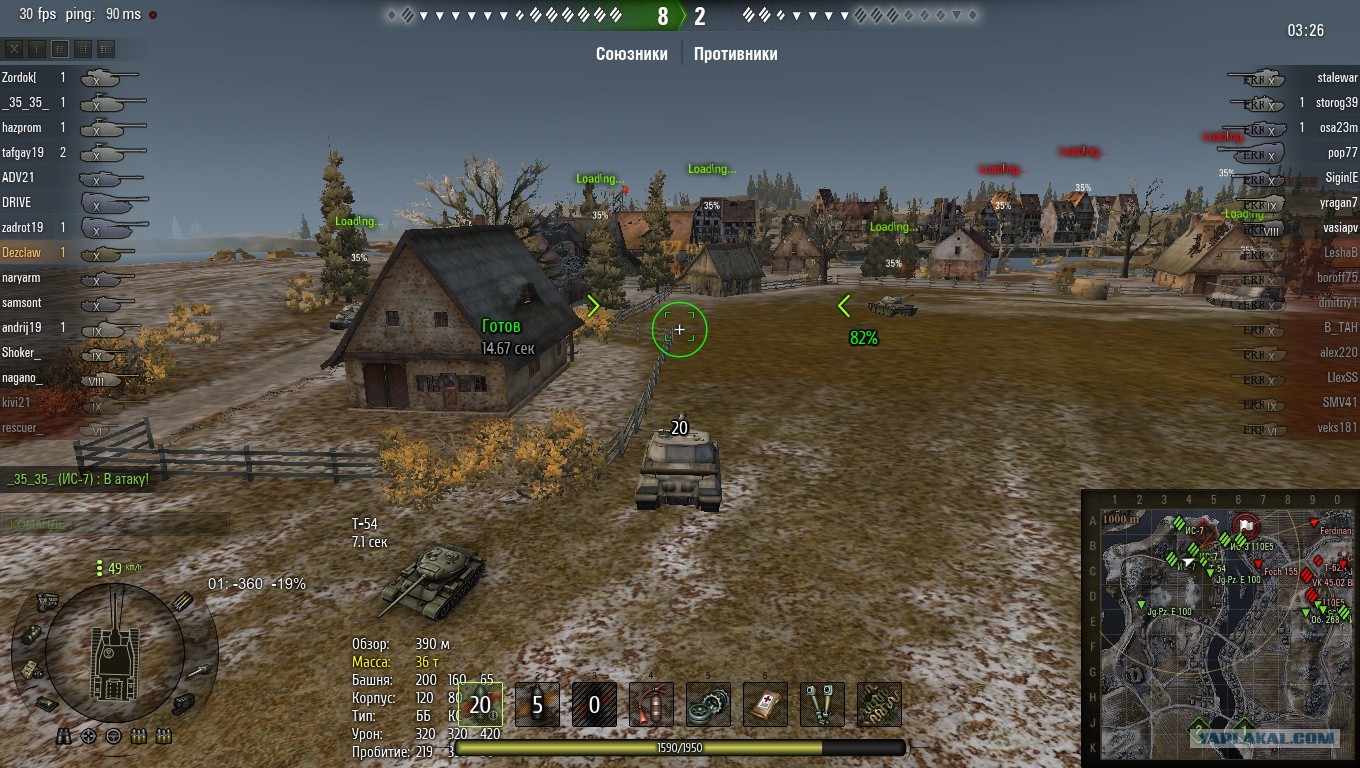
Task: Open the Союзники allies score header
Action: click(631, 54)
